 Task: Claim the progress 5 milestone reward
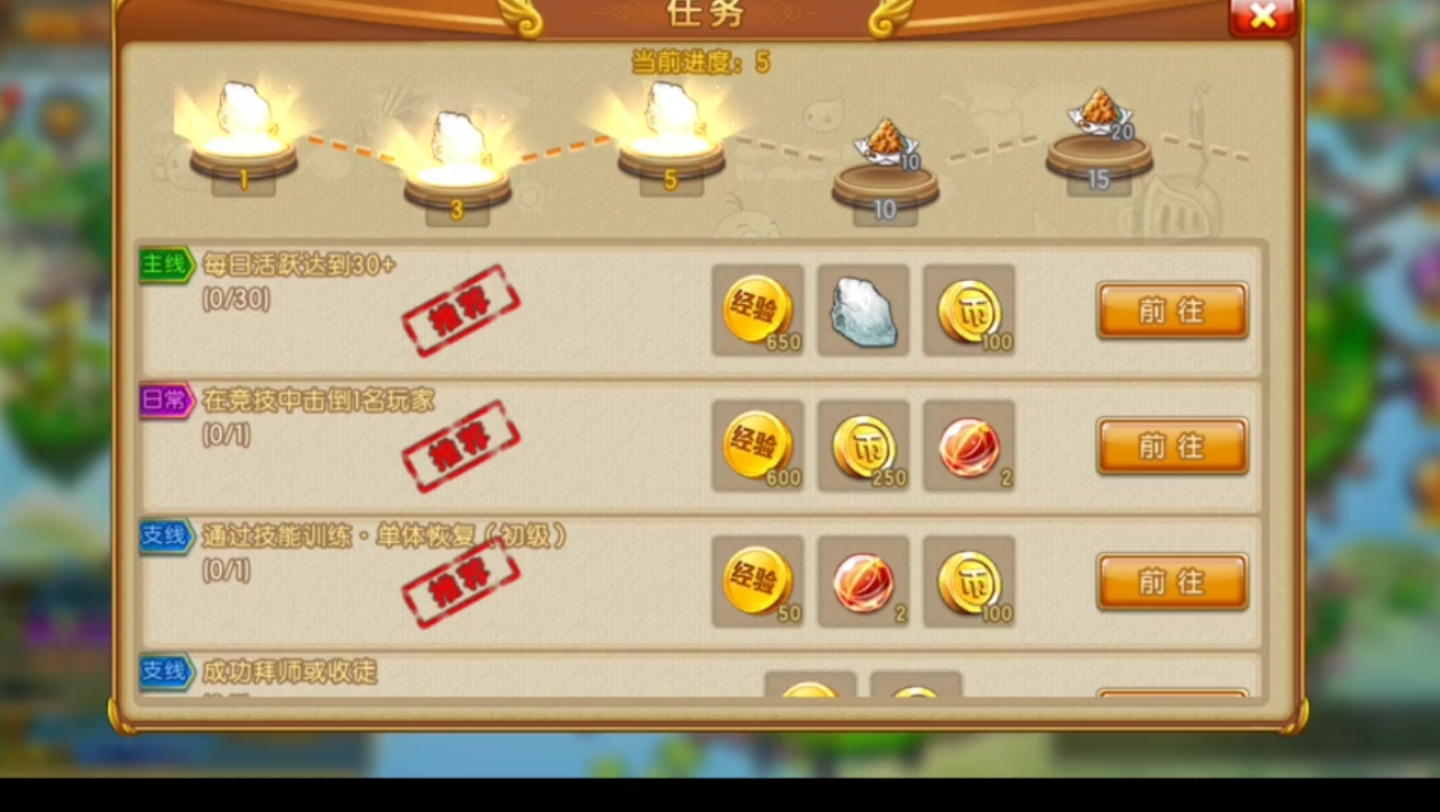tap(671, 125)
